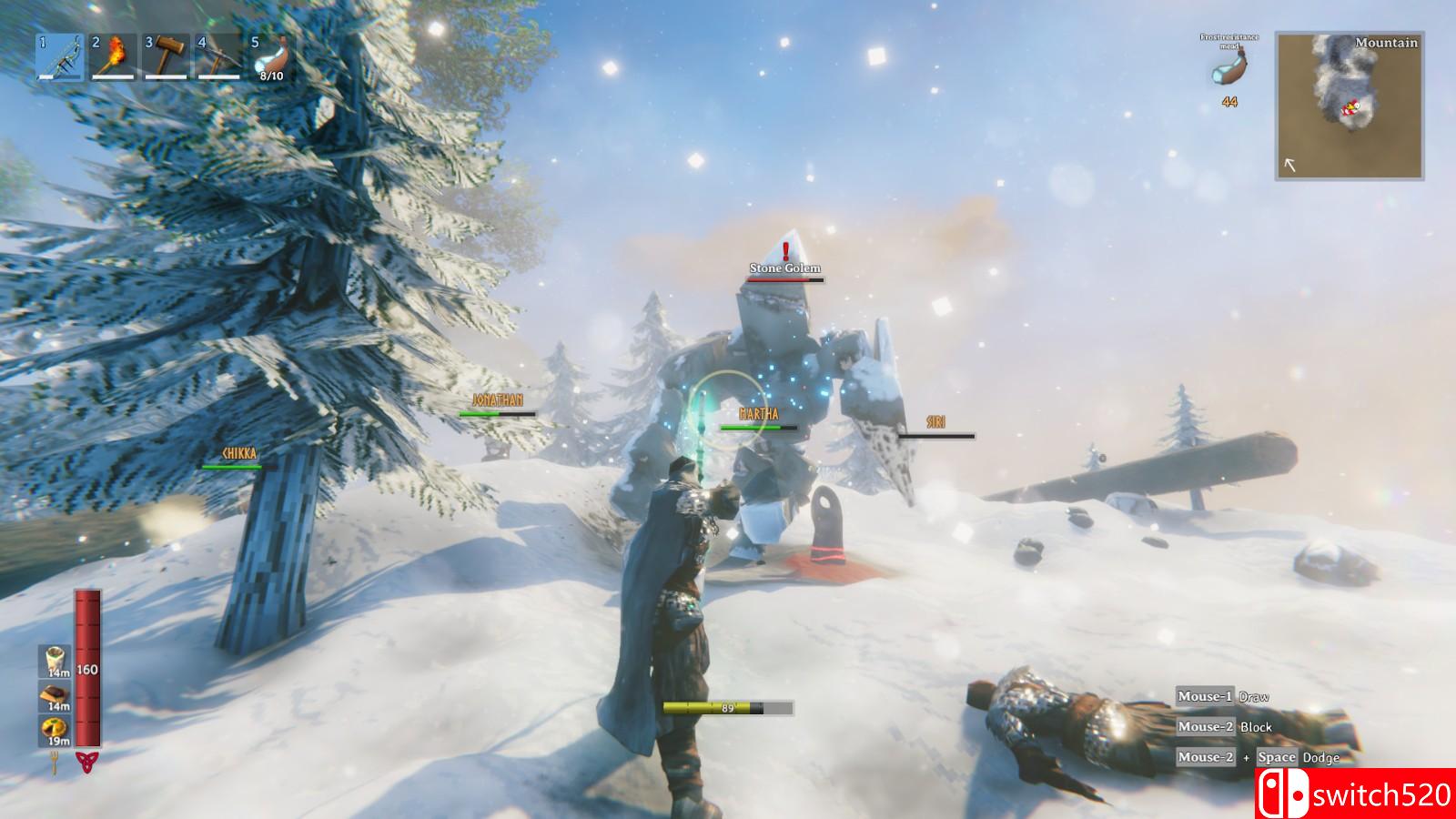Click the fork hunger indicator icon

54,761
